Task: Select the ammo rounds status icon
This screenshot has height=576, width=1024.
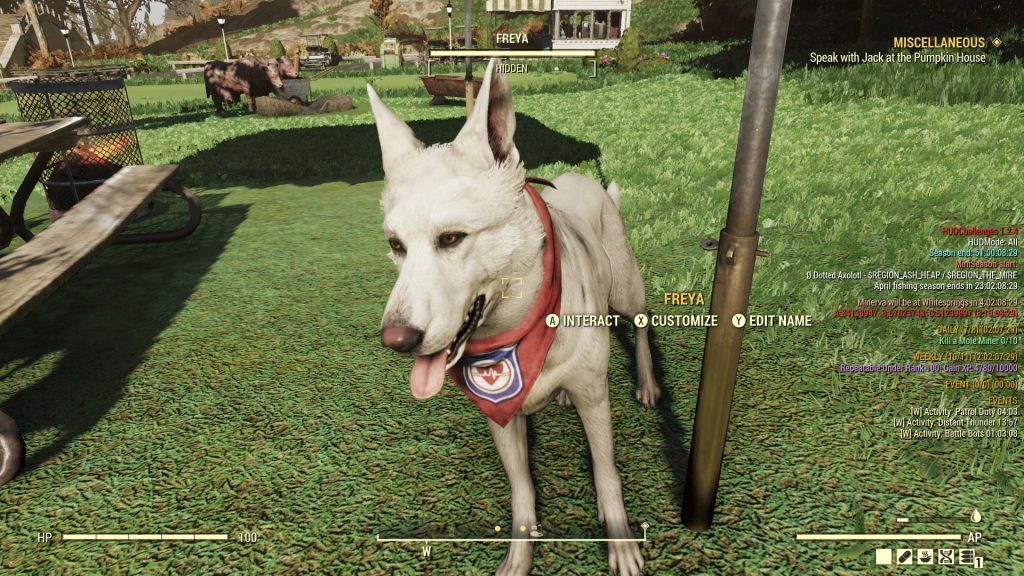Action: coord(966,557)
